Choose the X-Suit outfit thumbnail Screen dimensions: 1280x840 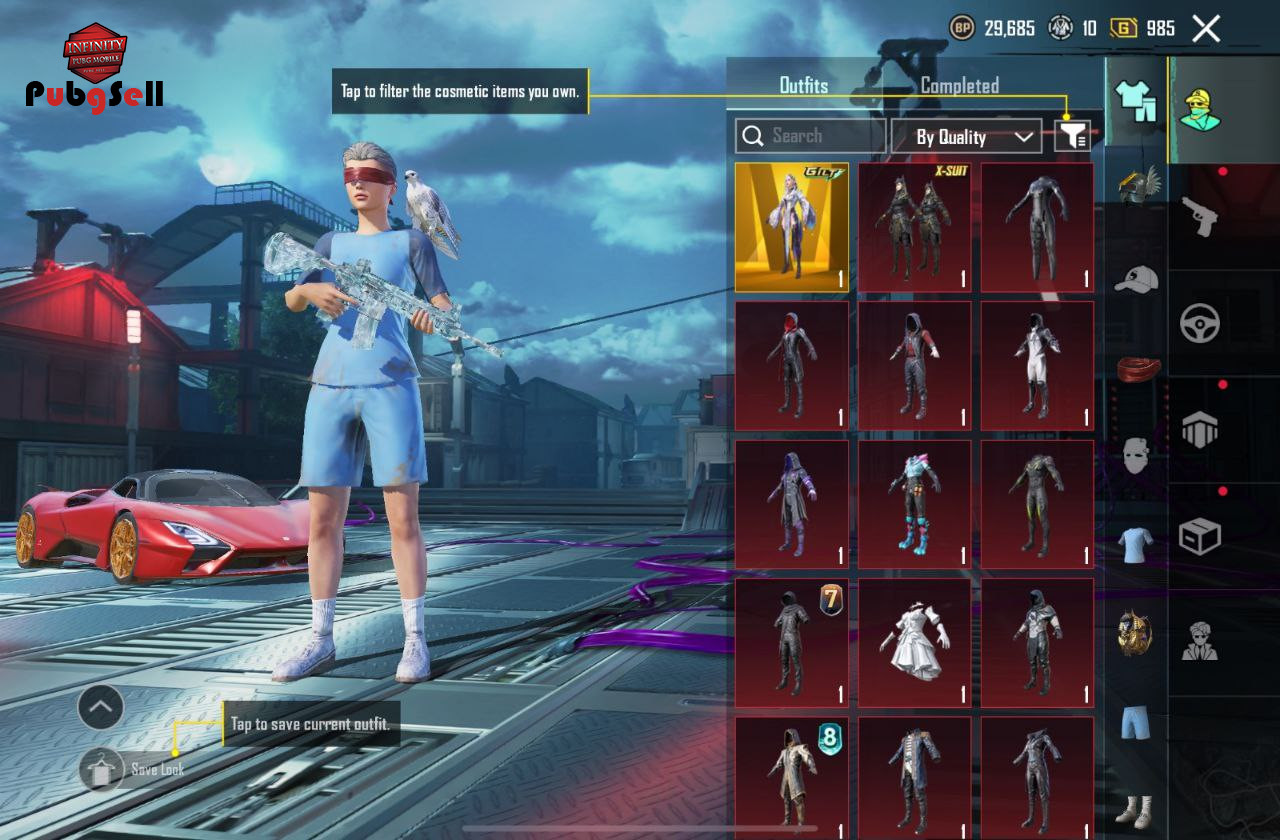tap(915, 228)
